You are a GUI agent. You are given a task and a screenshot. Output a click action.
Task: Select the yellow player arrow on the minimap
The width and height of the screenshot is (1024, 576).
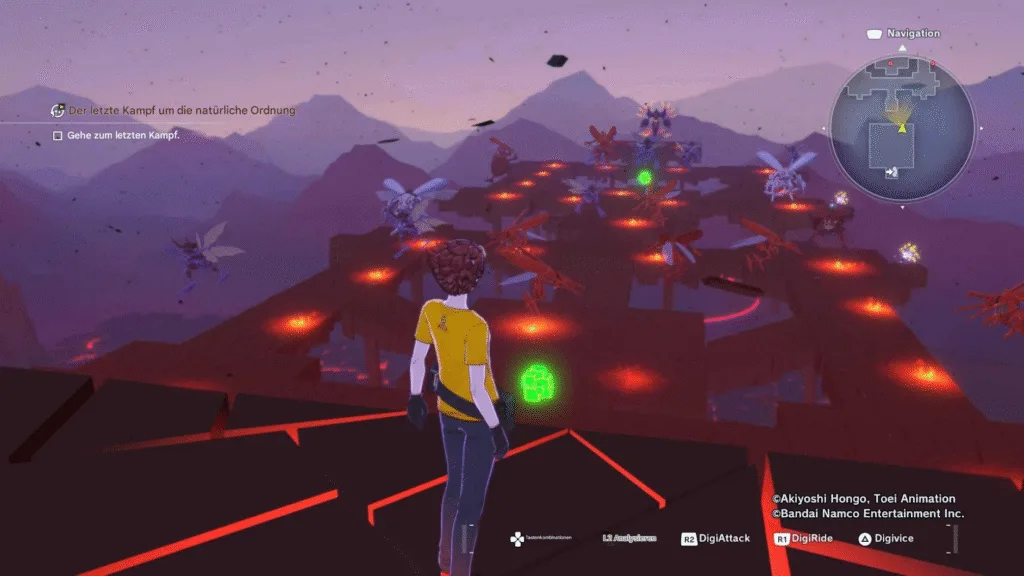[902, 127]
